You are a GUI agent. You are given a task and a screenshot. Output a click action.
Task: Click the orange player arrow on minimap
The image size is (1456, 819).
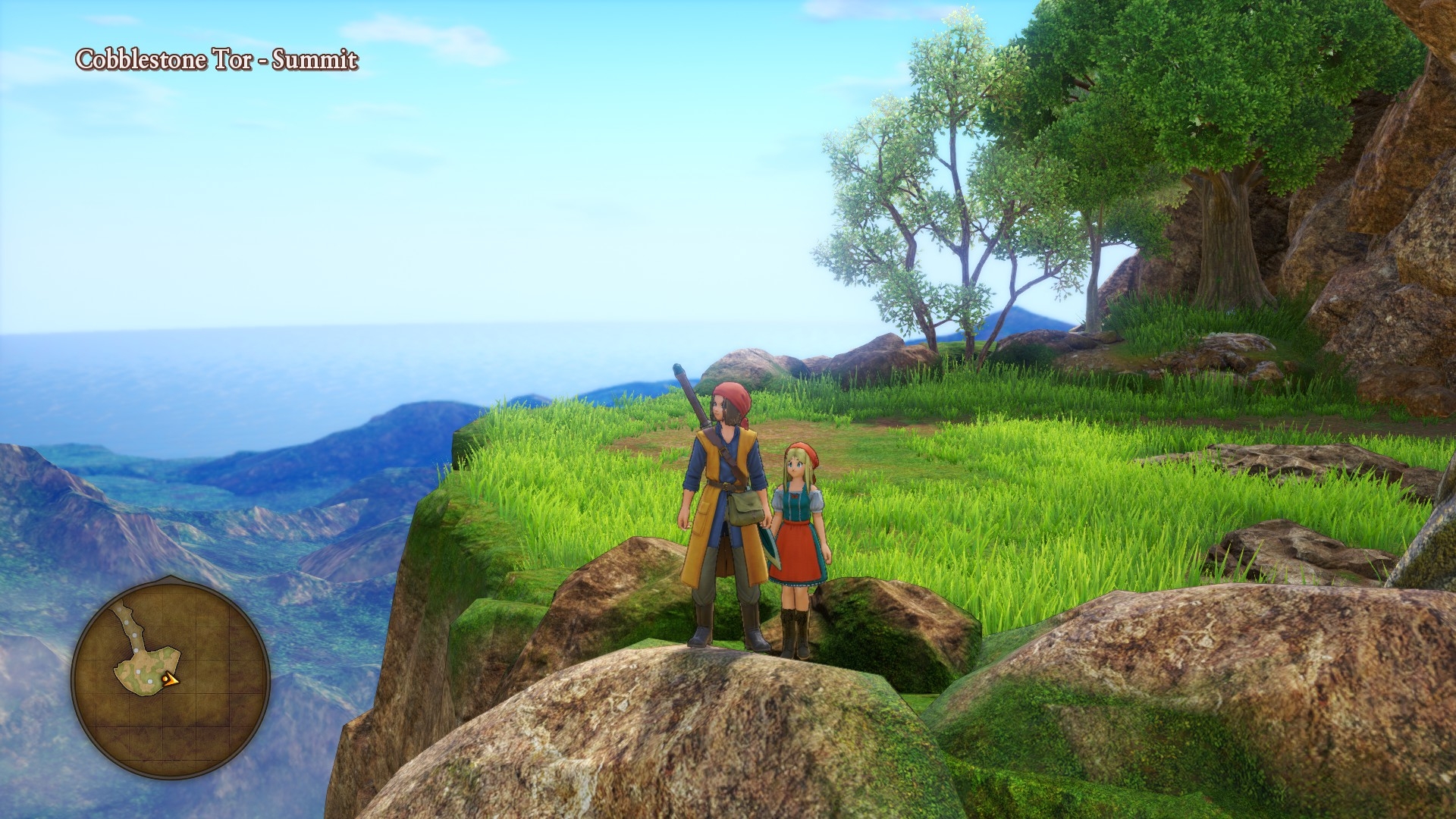tap(172, 680)
